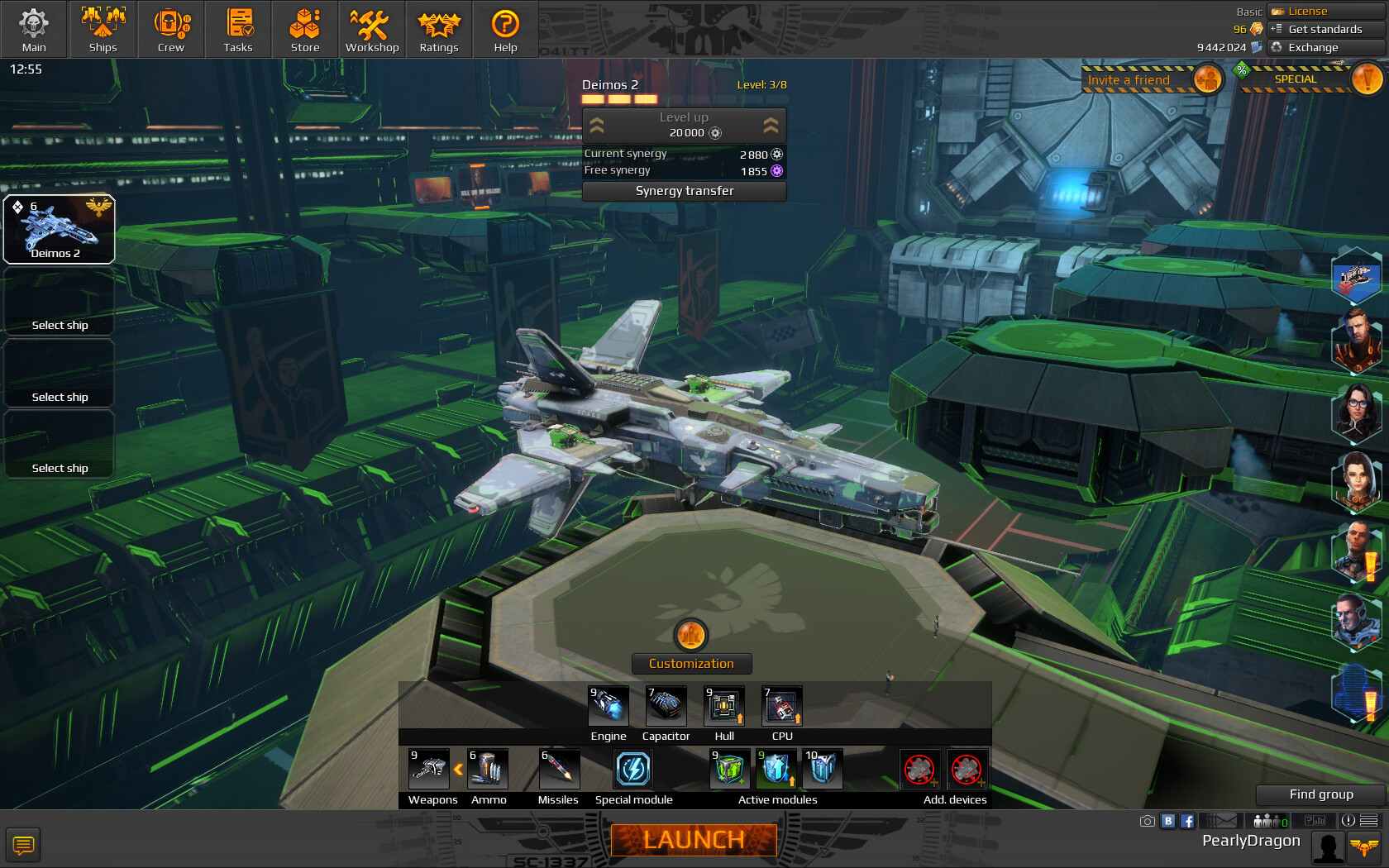Open the Store
This screenshot has height=868, width=1389.
coord(305,30)
